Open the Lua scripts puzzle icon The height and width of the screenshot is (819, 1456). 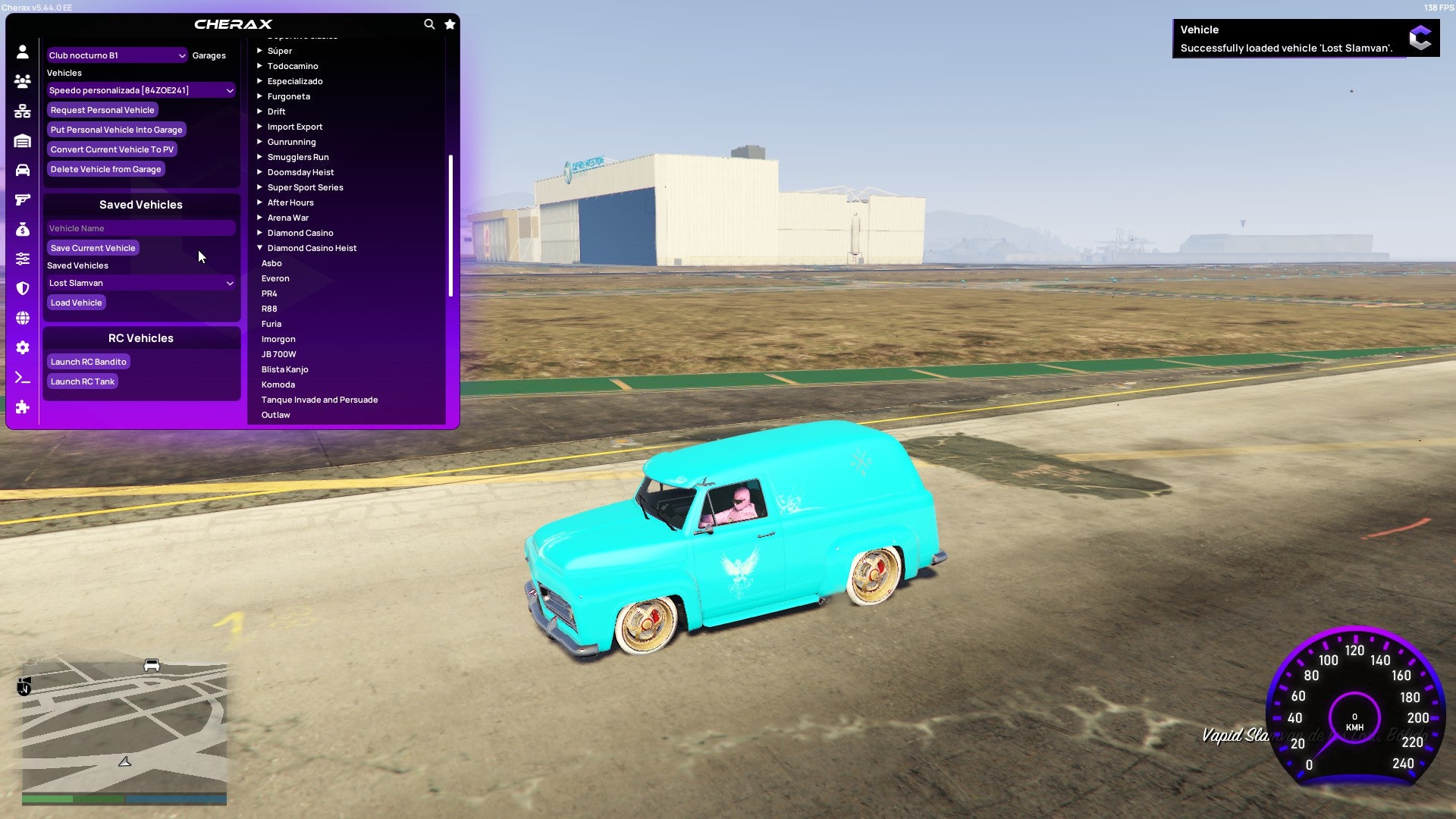(23, 407)
